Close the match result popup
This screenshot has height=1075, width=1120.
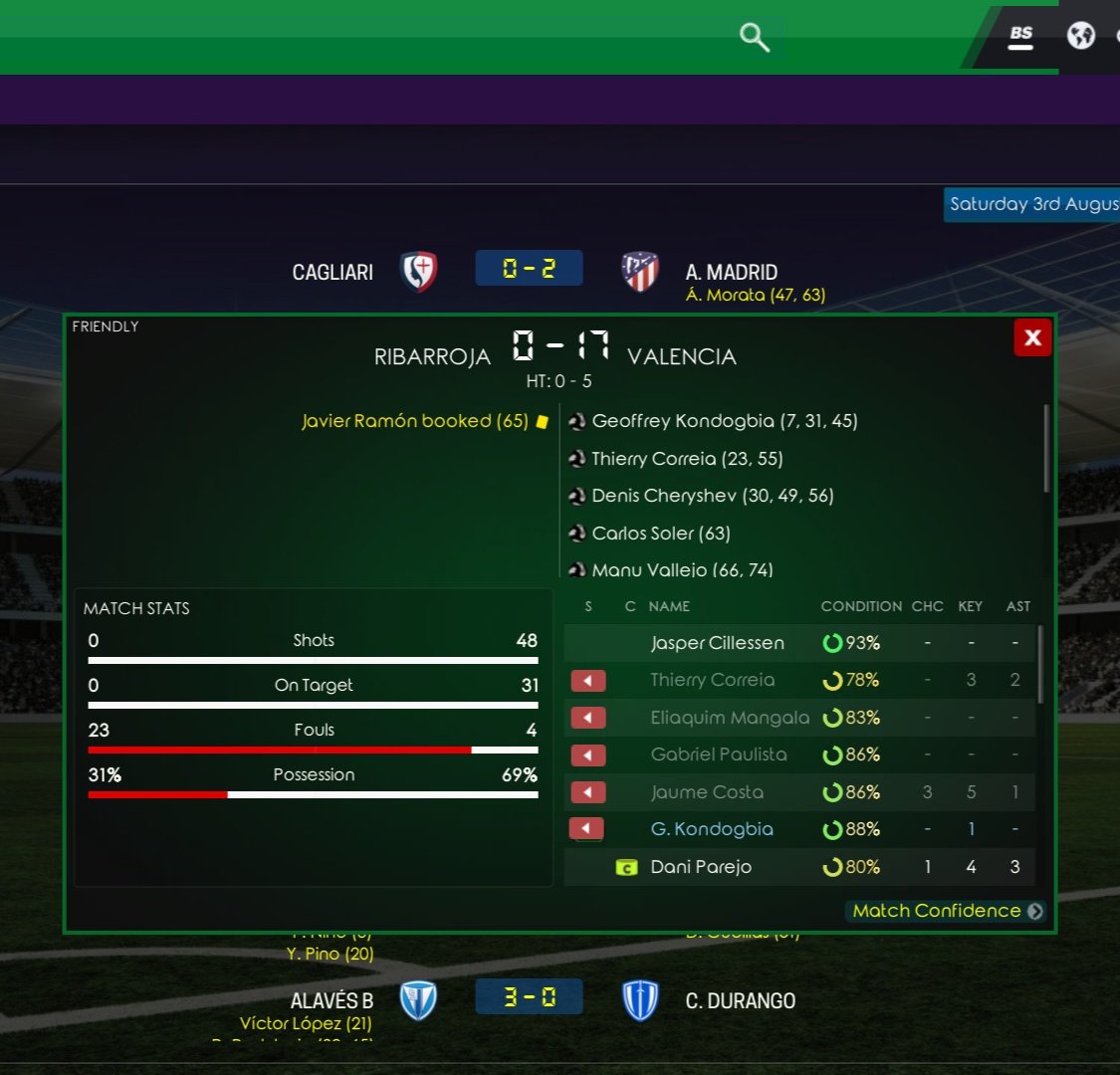pos(1032,337)
